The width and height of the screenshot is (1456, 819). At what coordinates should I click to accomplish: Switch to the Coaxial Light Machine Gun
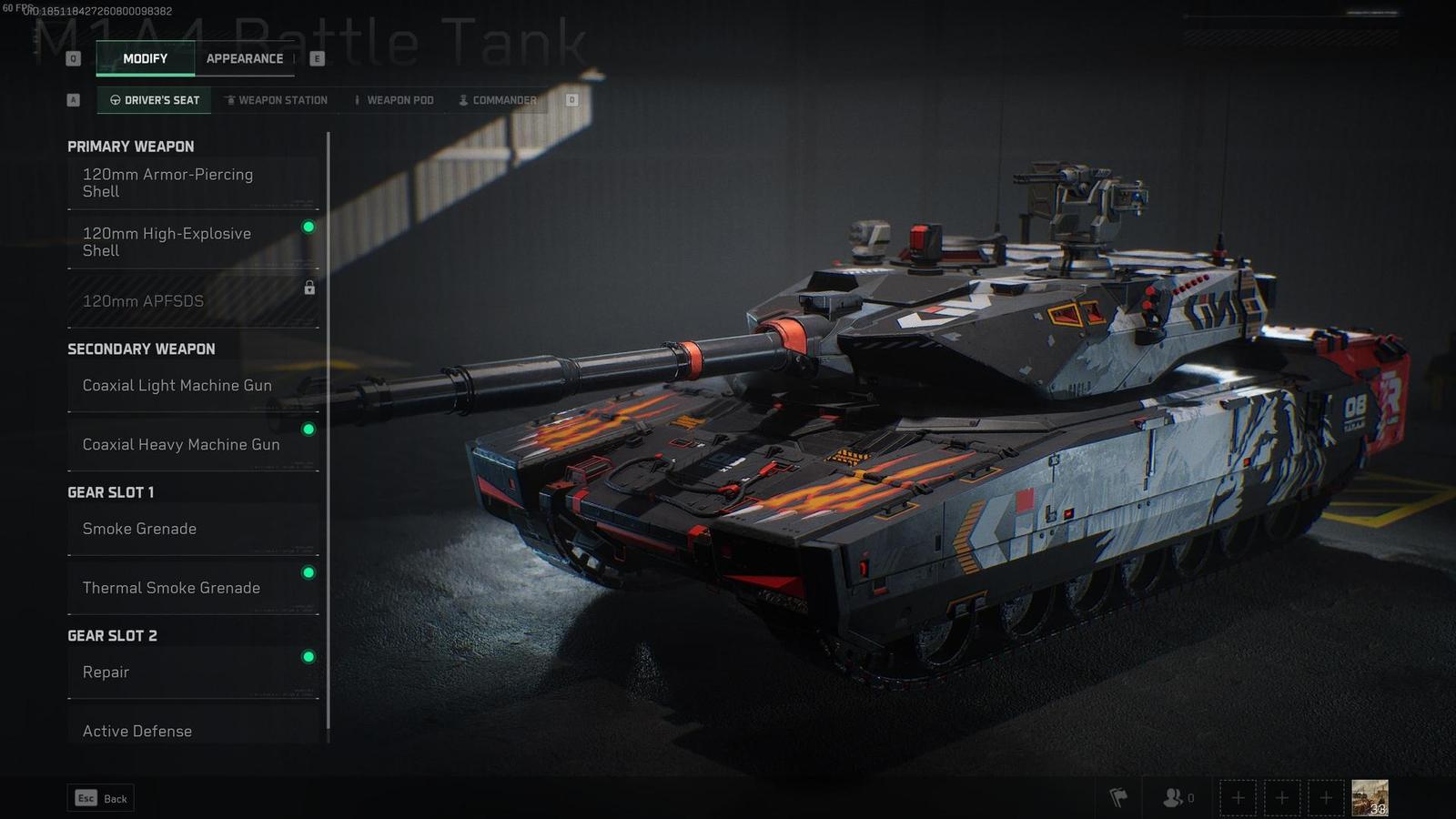click(177, 386)
